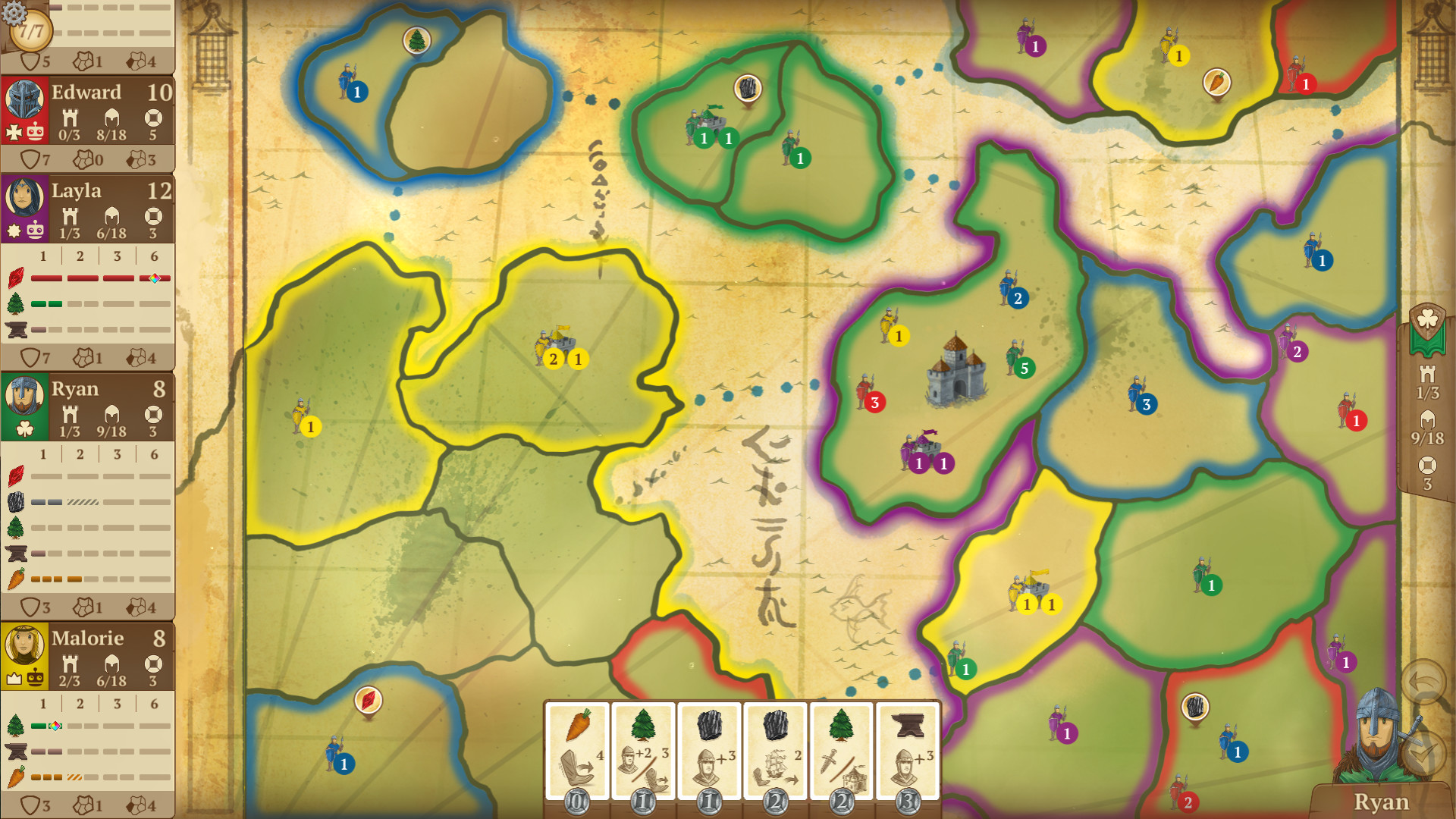The width and height of the screenshot is (1456, 819).
Task: Click the coal resource medallion near the green castle
Action: [748, 89]
